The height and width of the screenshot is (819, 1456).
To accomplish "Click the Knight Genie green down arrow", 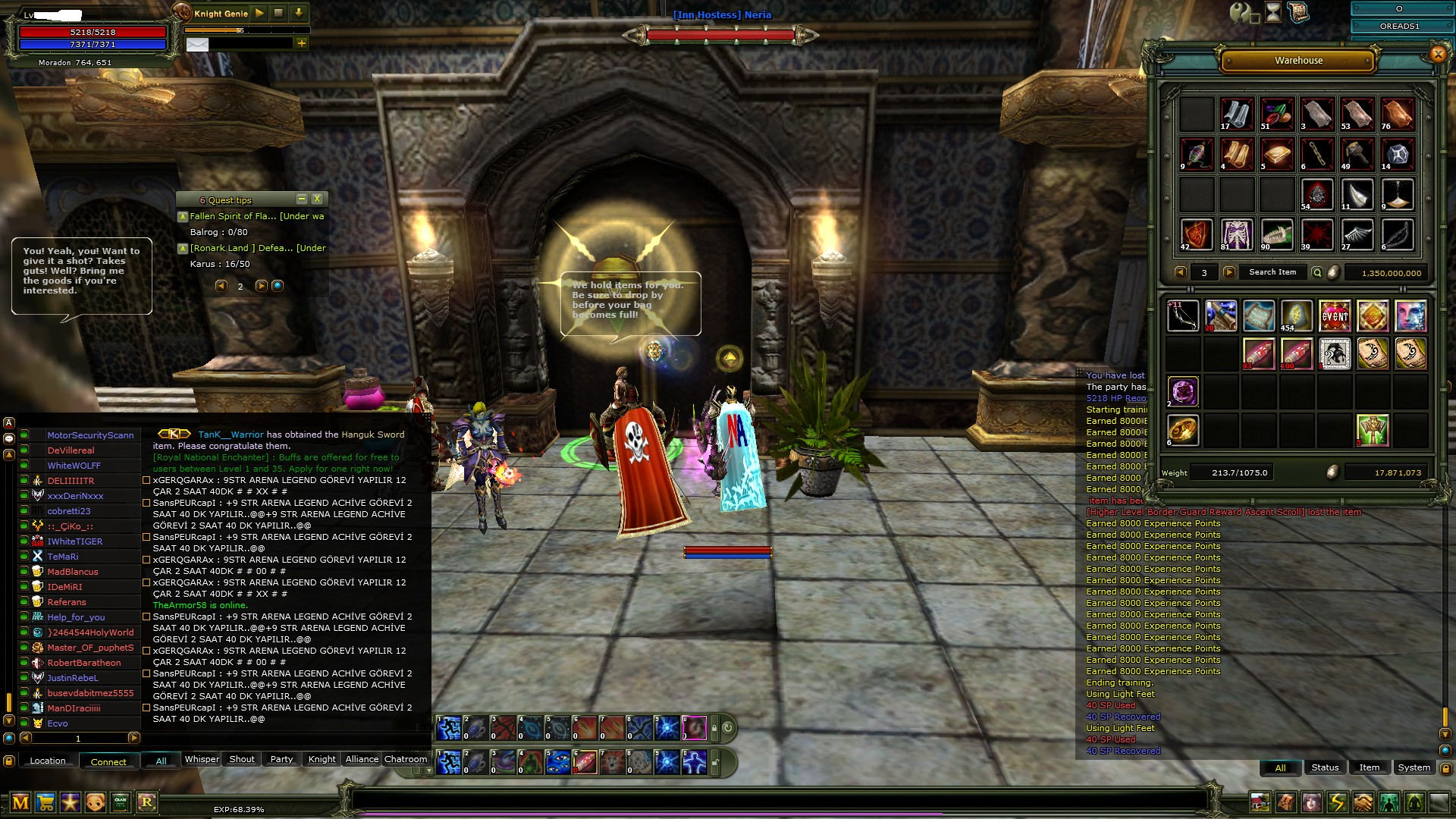I will pos(297,13).
